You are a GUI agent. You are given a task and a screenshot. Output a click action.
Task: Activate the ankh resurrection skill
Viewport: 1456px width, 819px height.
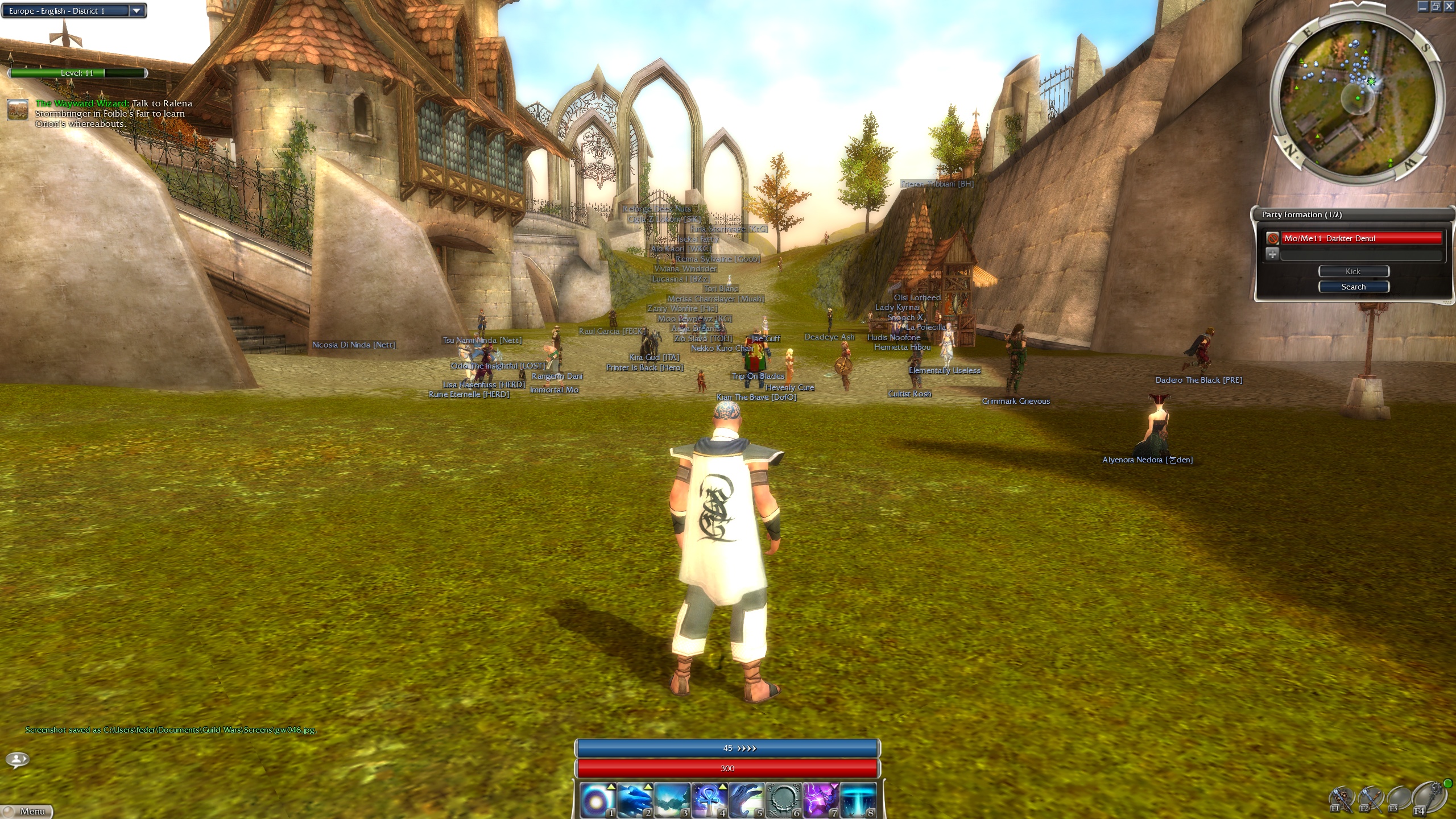coord(709,800)
